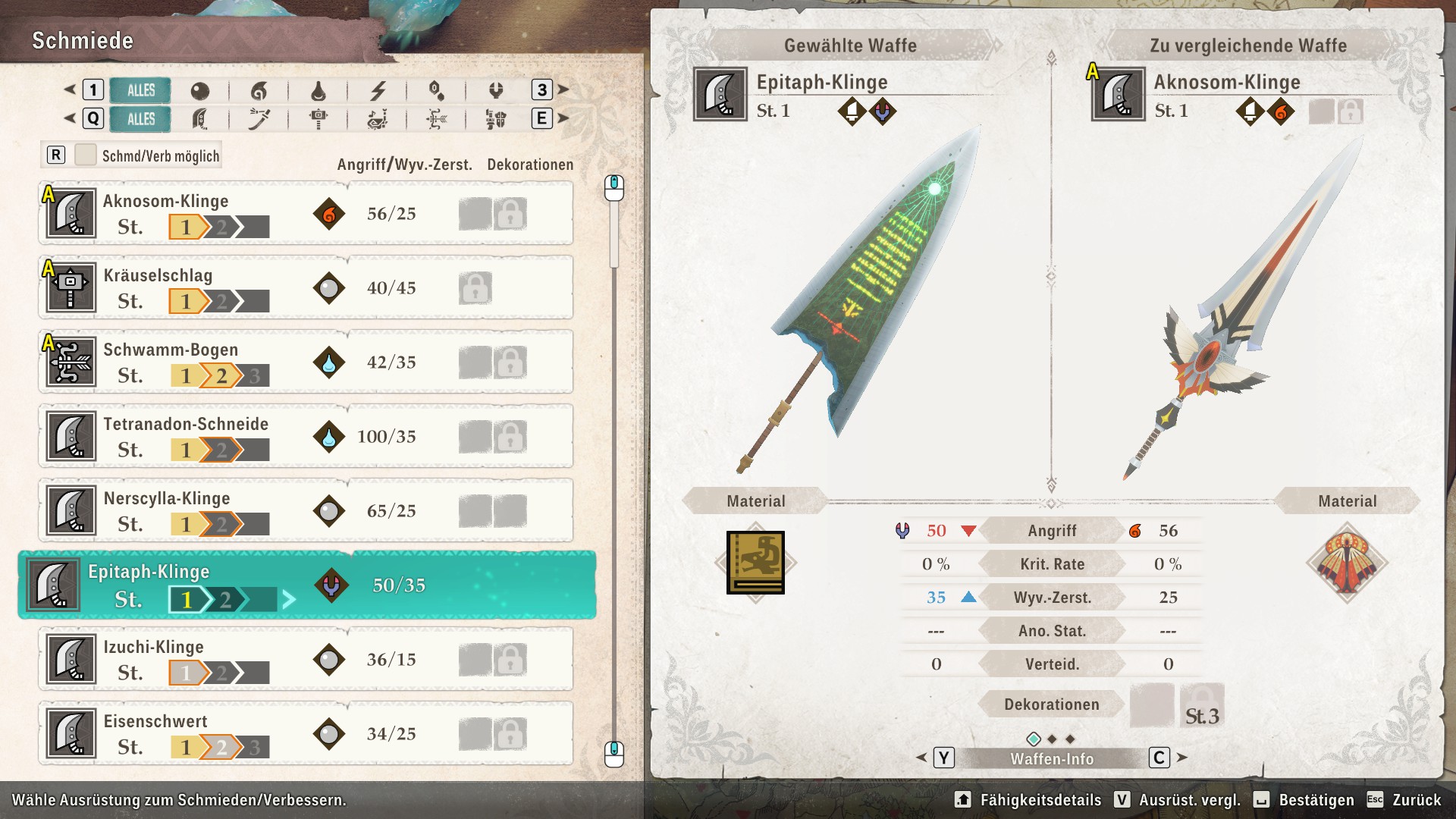Show only bow weapons
Screen dimensions: 1456x819
click(437, 119)
